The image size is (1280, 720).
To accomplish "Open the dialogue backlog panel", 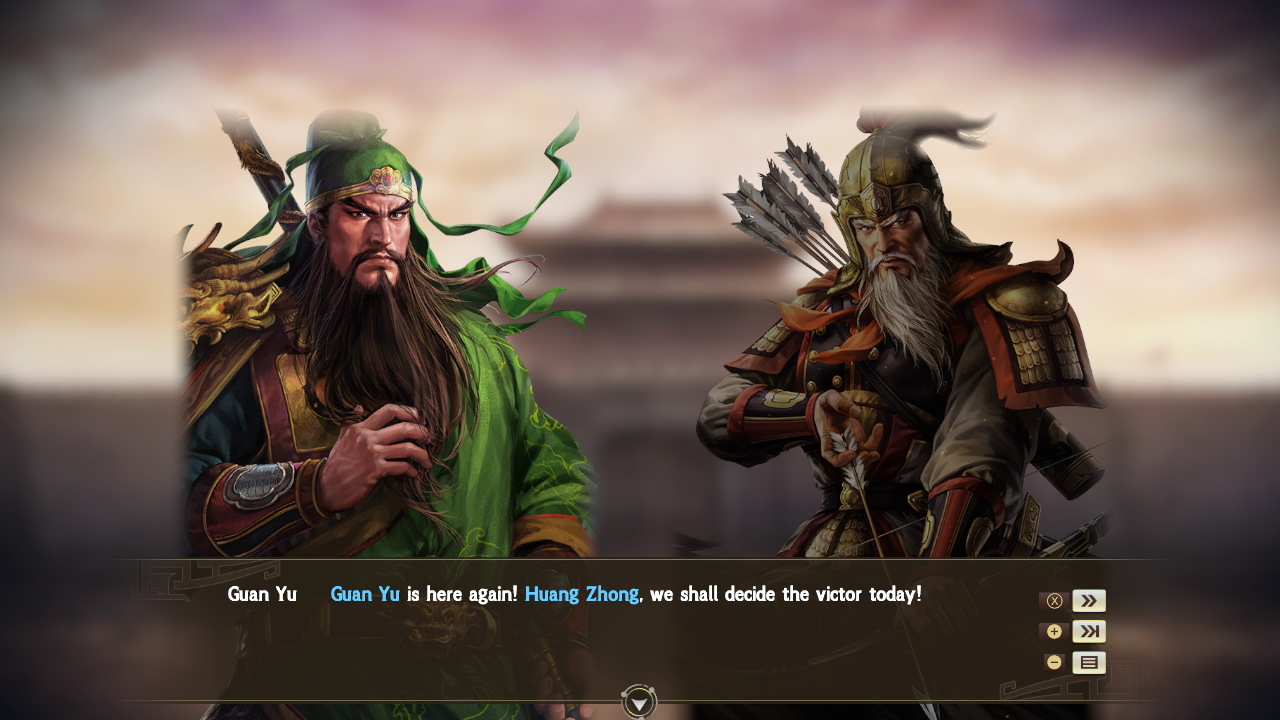I will coord(1088,661).
